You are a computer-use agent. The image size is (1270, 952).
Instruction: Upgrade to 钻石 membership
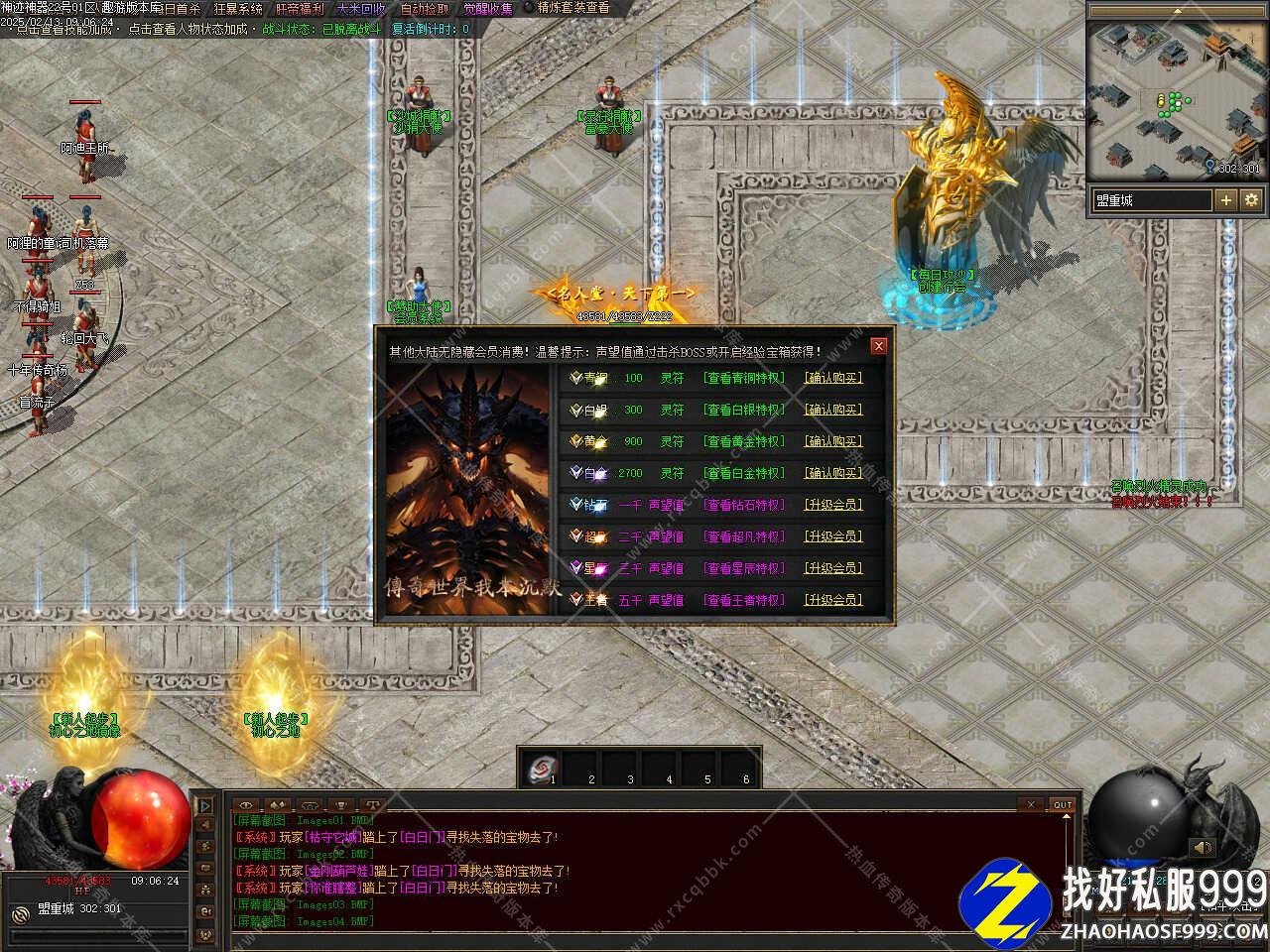pyautogui.click(x=832, y=505)
